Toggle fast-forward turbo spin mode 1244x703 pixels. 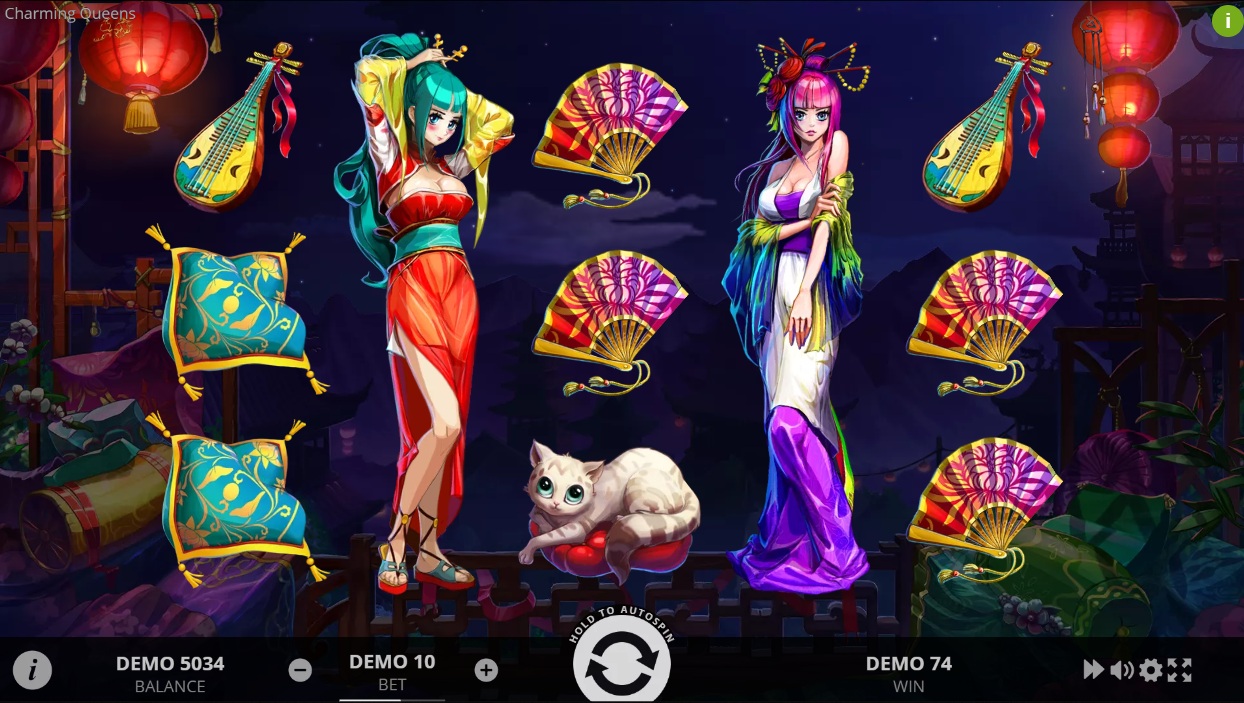tap(1093, 670)
